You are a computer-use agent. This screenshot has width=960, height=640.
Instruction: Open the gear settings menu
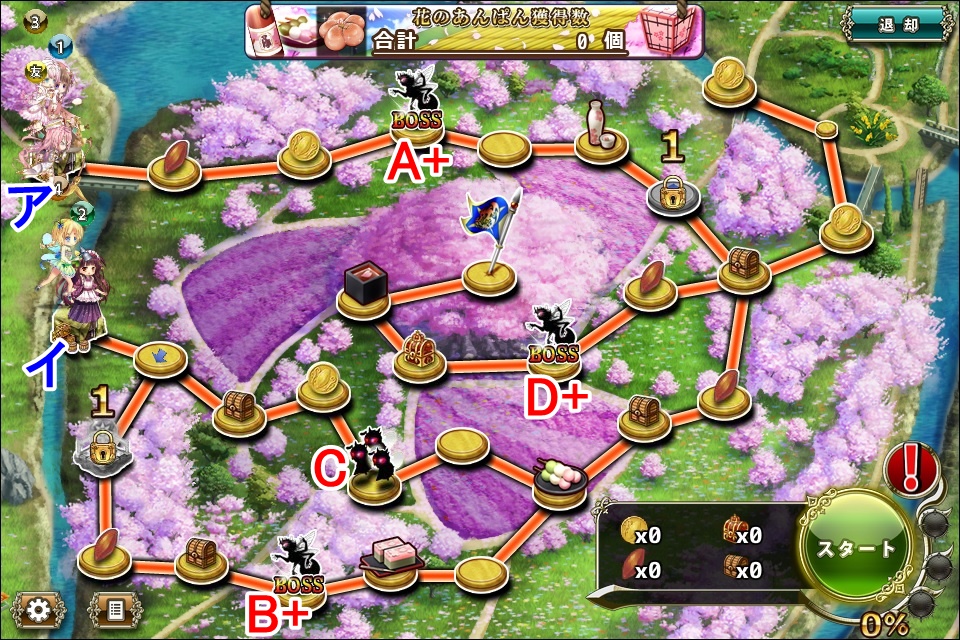(x=37, y=607)
